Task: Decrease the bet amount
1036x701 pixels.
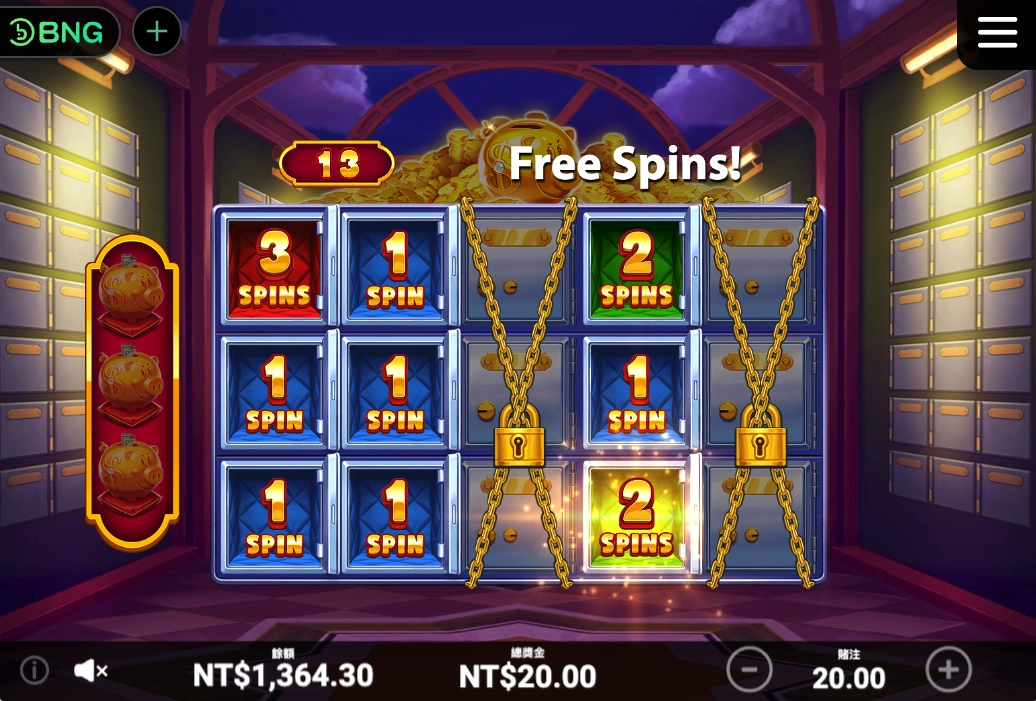Action: pos(749,669)
